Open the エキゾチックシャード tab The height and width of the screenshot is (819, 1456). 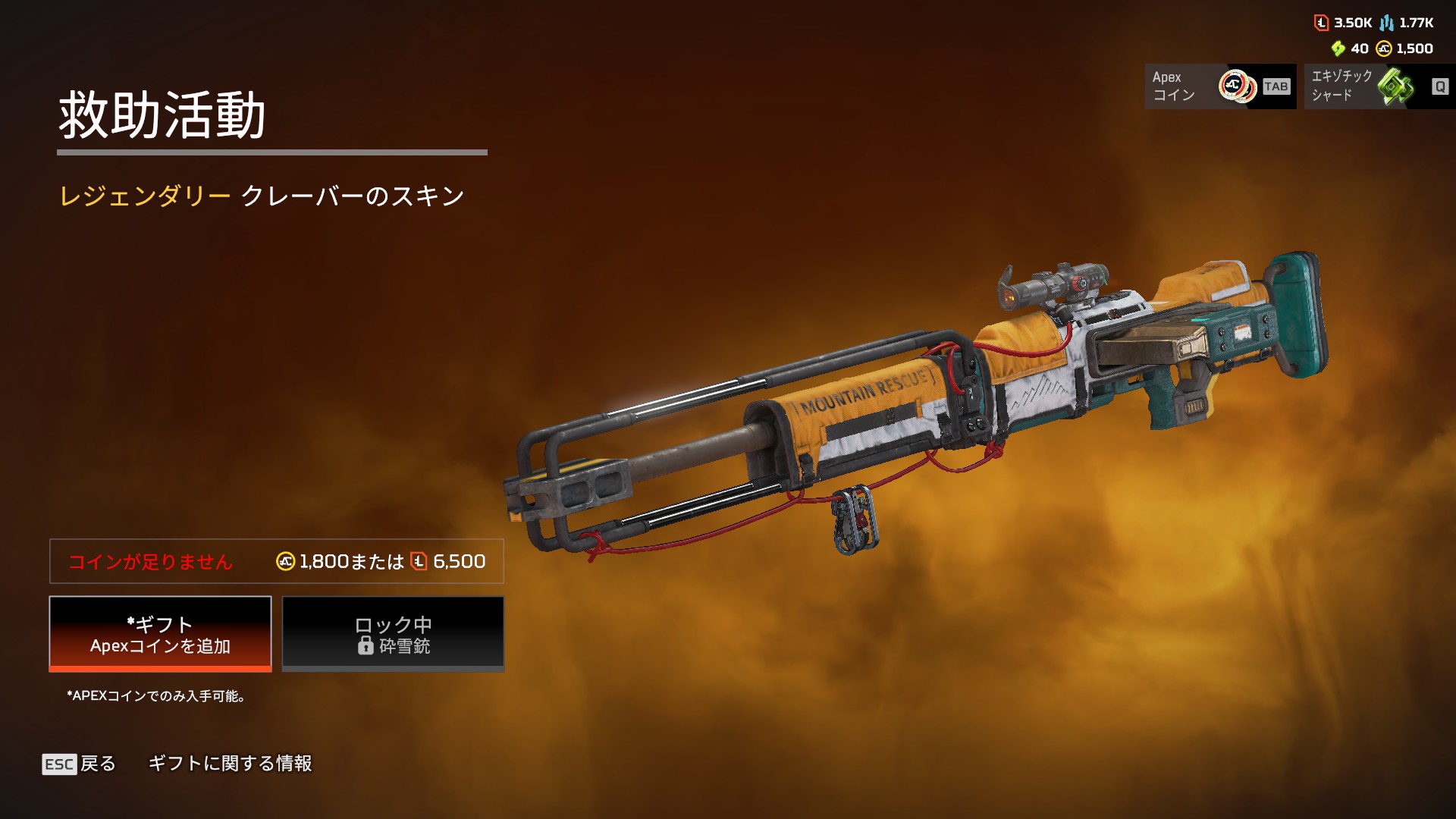(x=1379, y=86)
